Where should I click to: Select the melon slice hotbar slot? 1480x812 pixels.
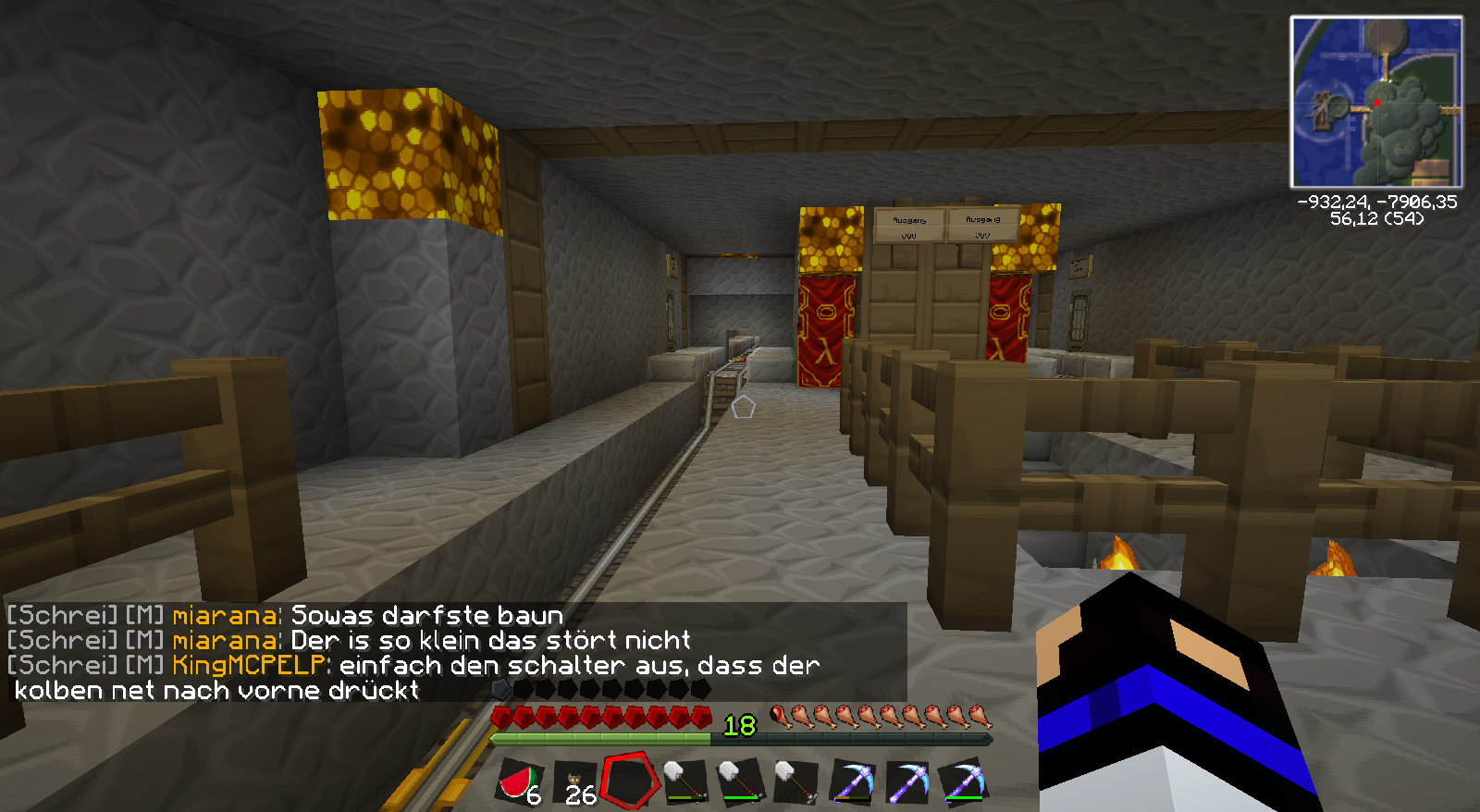tap(521, 782)
